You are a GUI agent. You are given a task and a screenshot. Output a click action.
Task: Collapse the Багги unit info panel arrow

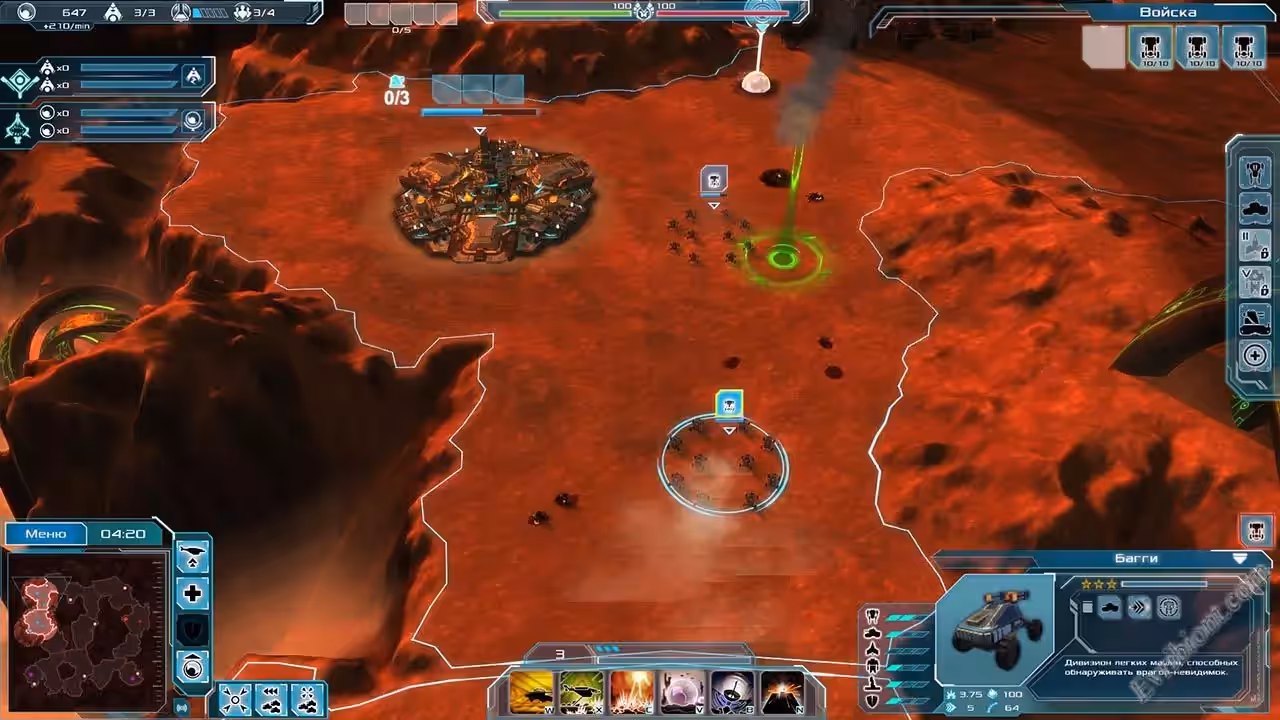tap(1240, 559)
